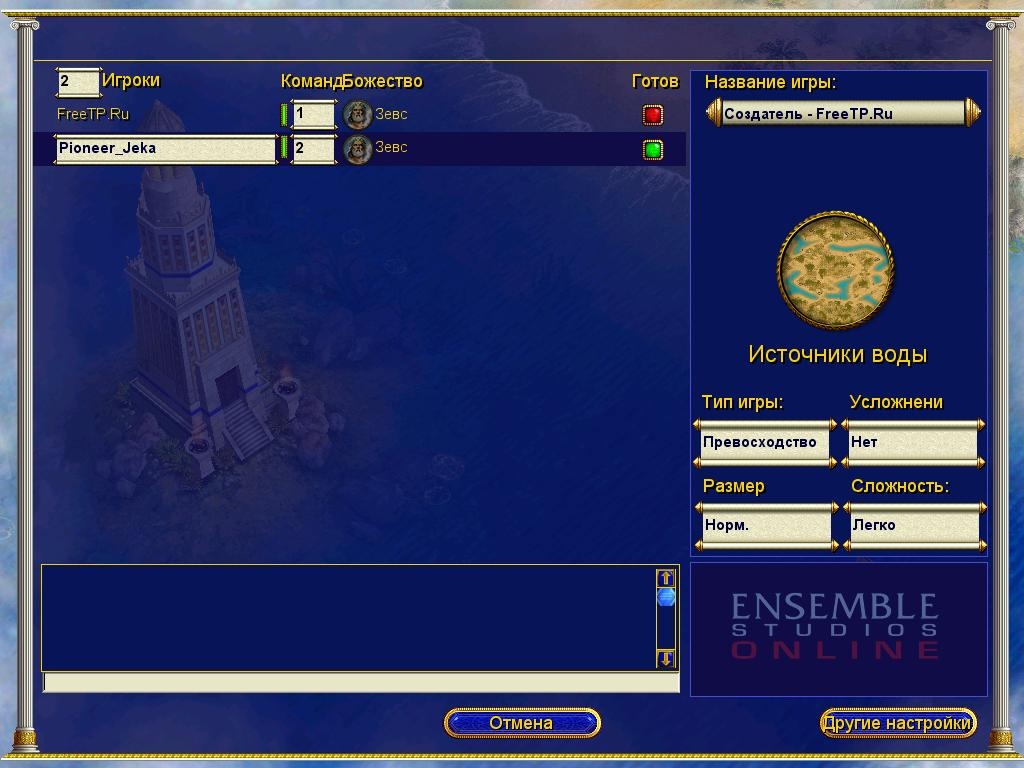Change Pioneer_Jeka's team number 2
The image size is (1024, 768).
point(313,148)
